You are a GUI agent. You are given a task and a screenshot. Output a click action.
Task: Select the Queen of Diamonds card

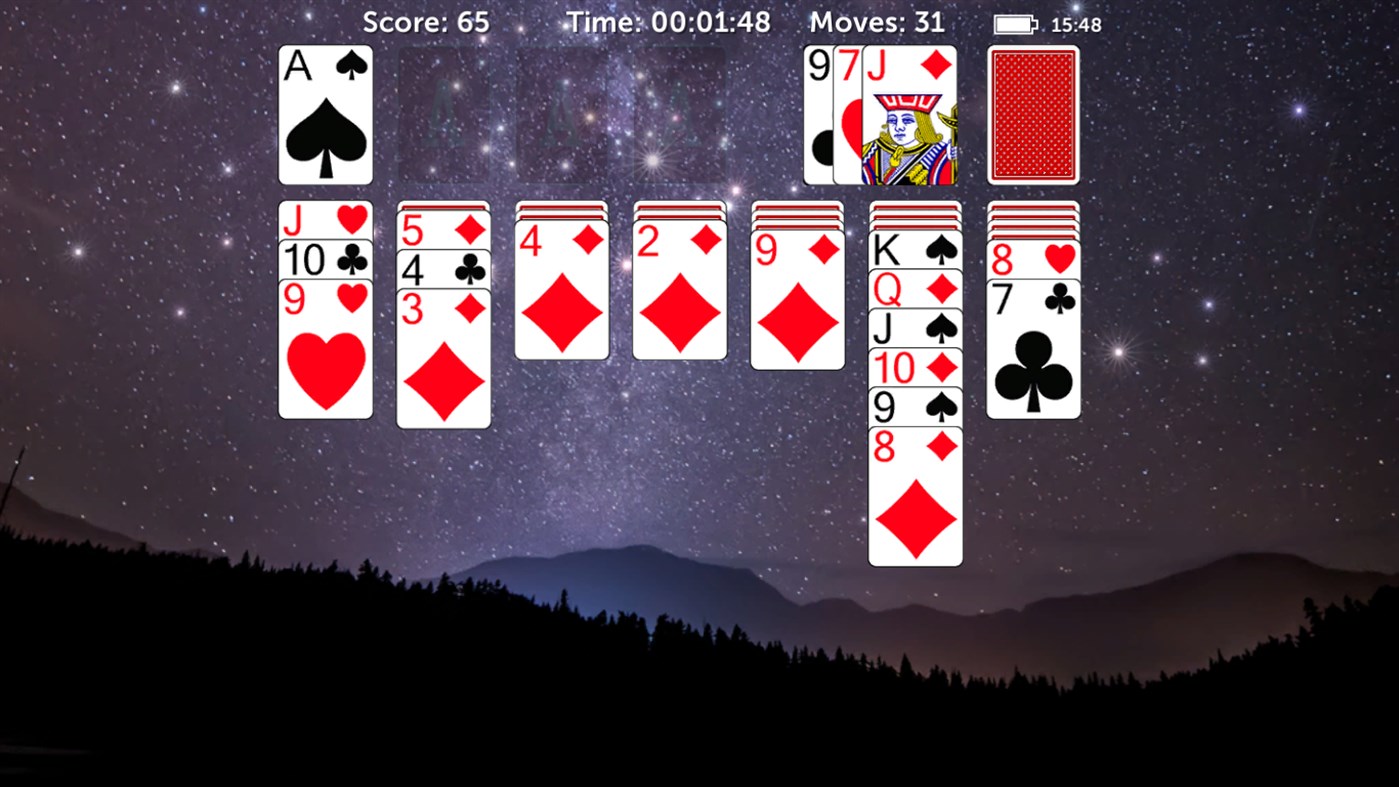pos(915,290)
